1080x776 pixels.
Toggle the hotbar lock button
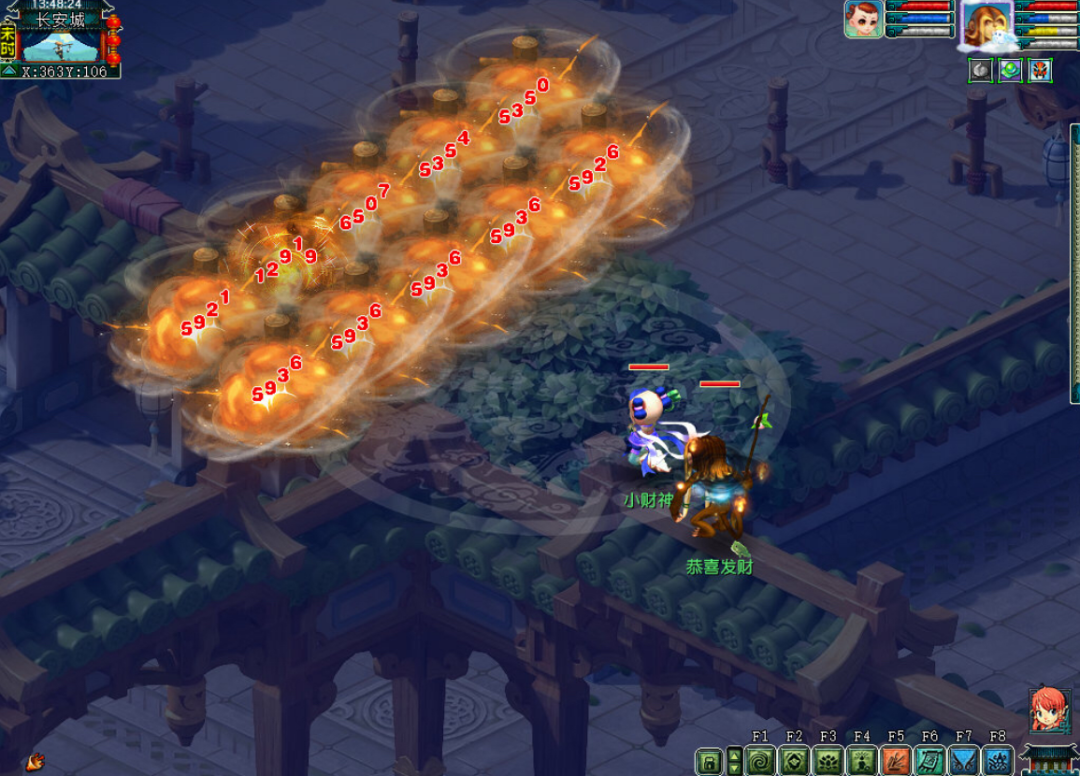708,761
